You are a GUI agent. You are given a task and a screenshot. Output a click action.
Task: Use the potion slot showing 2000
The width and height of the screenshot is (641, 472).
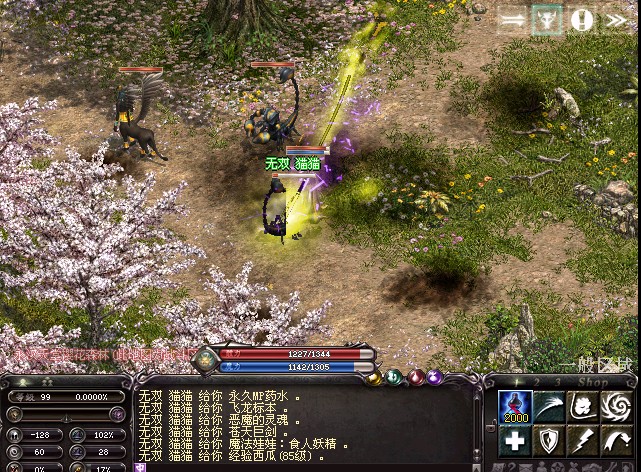[514, 407]
